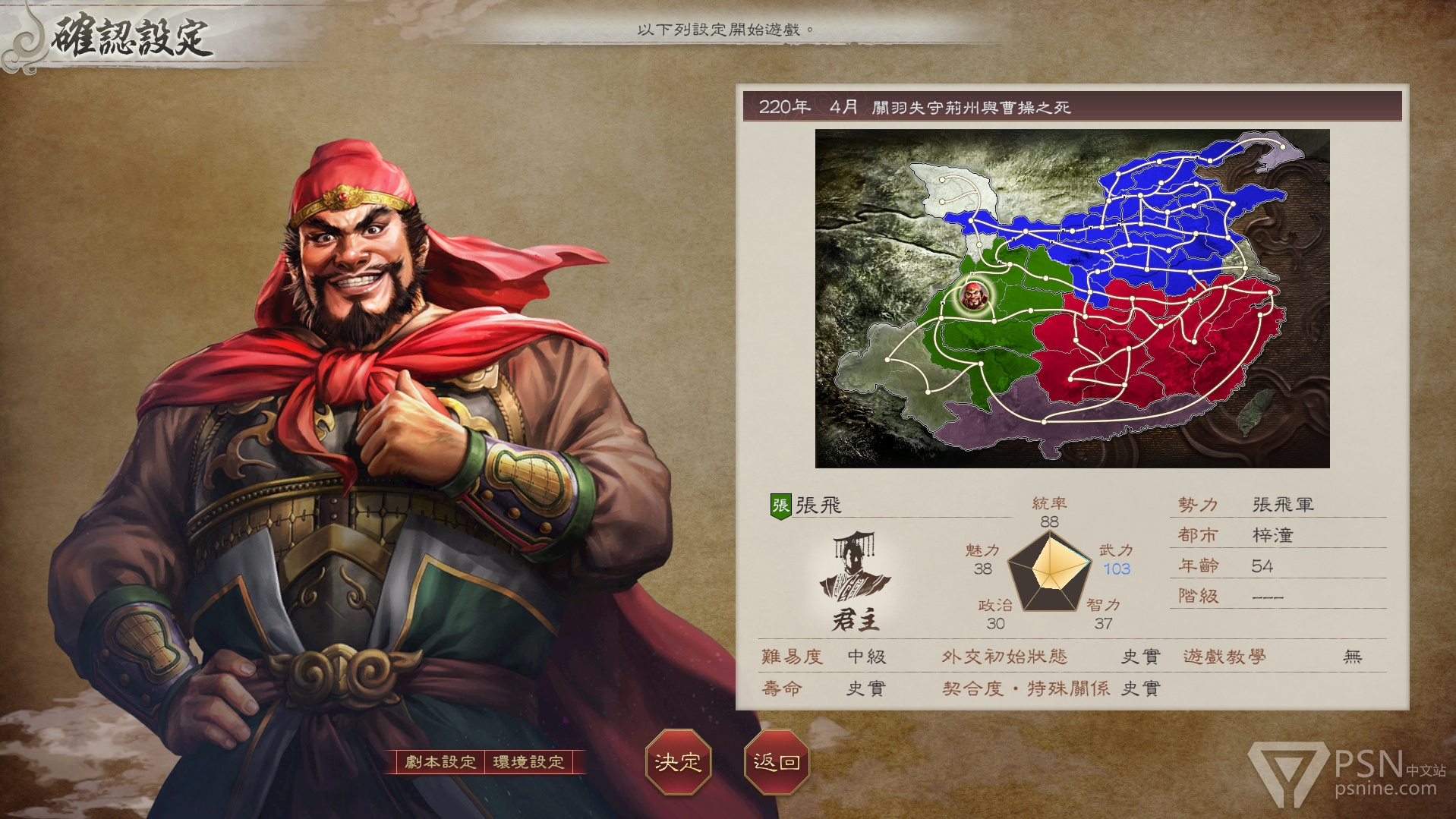This screenshot has height=819, width=1456.
Task: Open the 劇本設定 scenario settings
Action: pyautogui.click(x=440, y=762)
